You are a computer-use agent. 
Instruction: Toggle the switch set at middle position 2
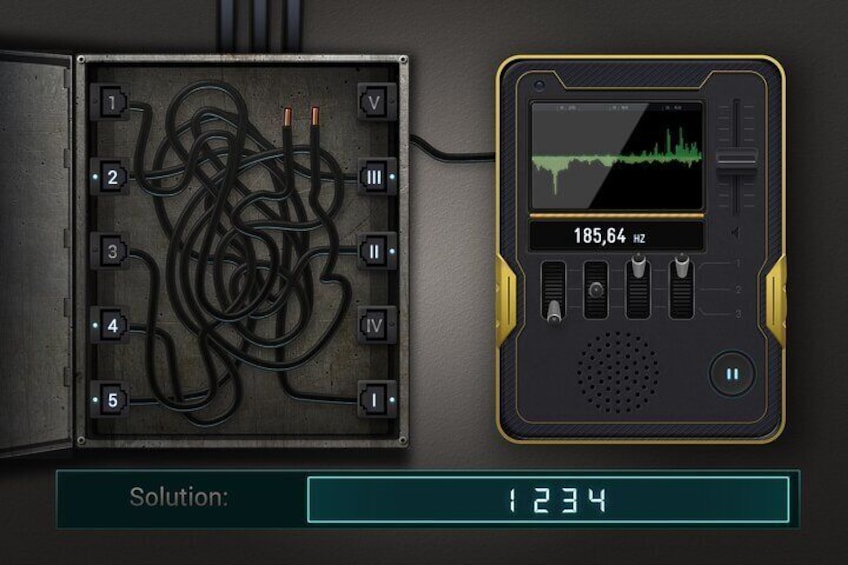pyautogui.click(x=596, y=290)
